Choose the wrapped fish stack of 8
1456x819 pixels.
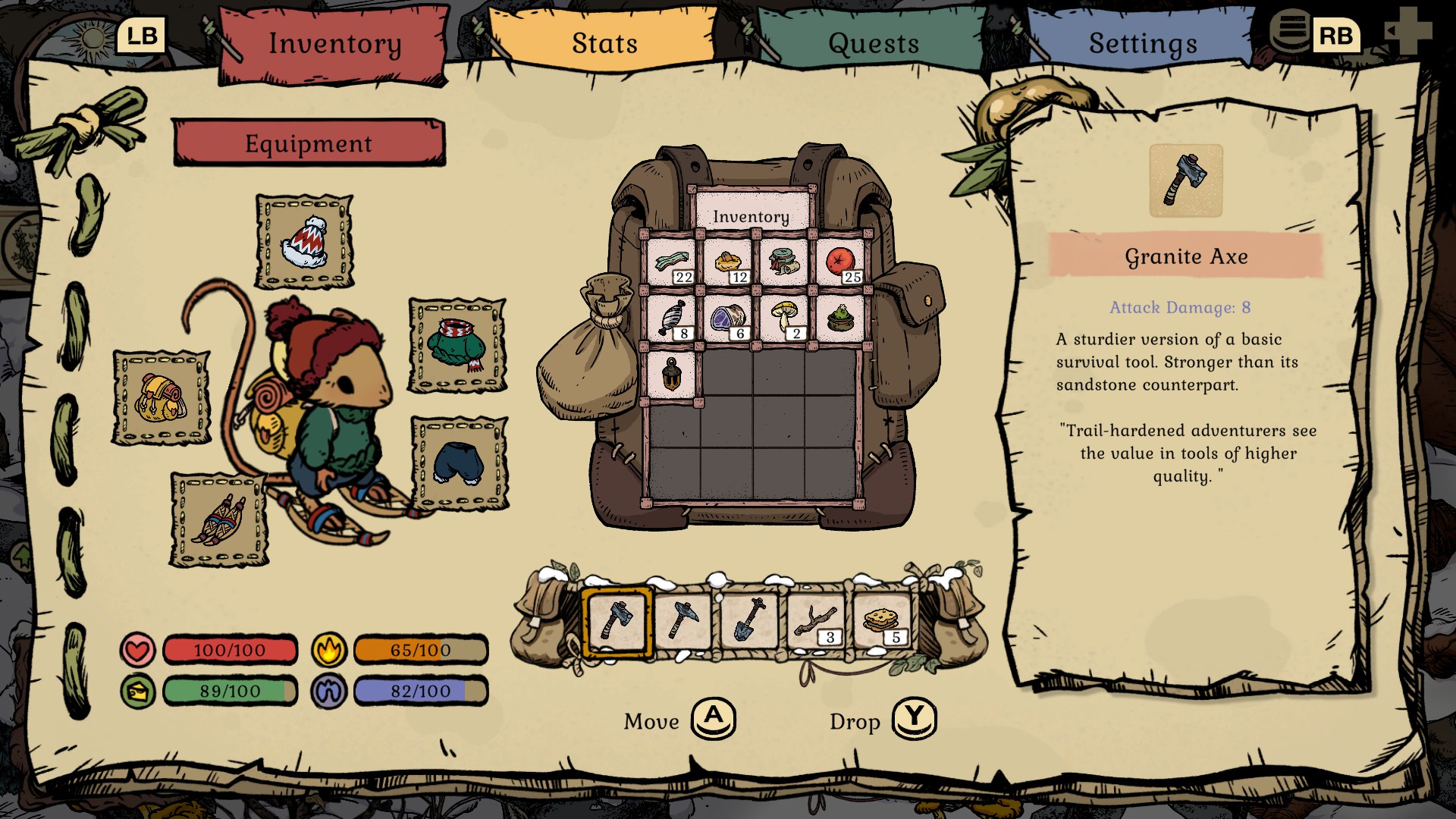coord(673,318)
